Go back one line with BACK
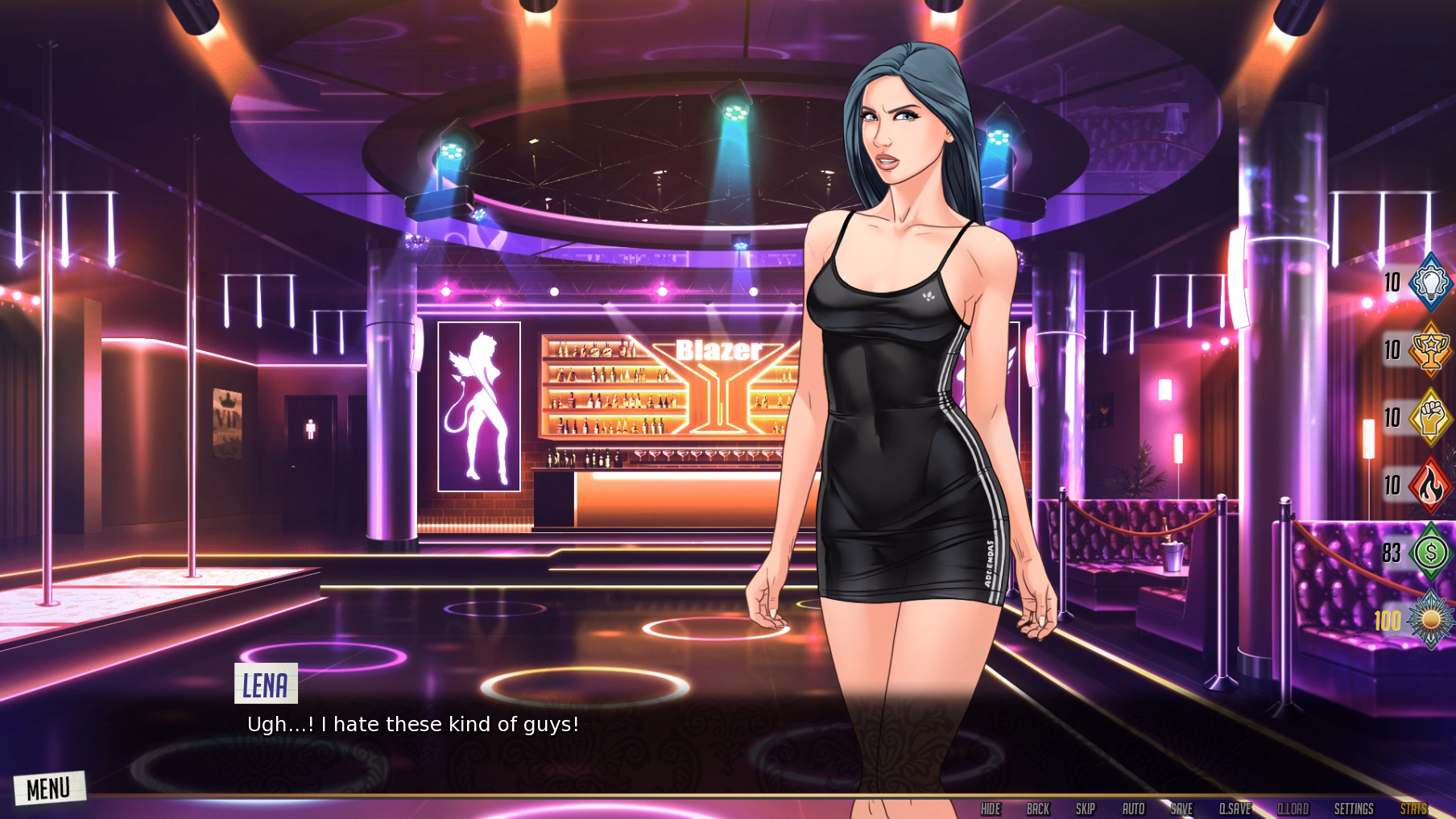Viewport: 1456px width, 819px height. (x=1038, y=809)
